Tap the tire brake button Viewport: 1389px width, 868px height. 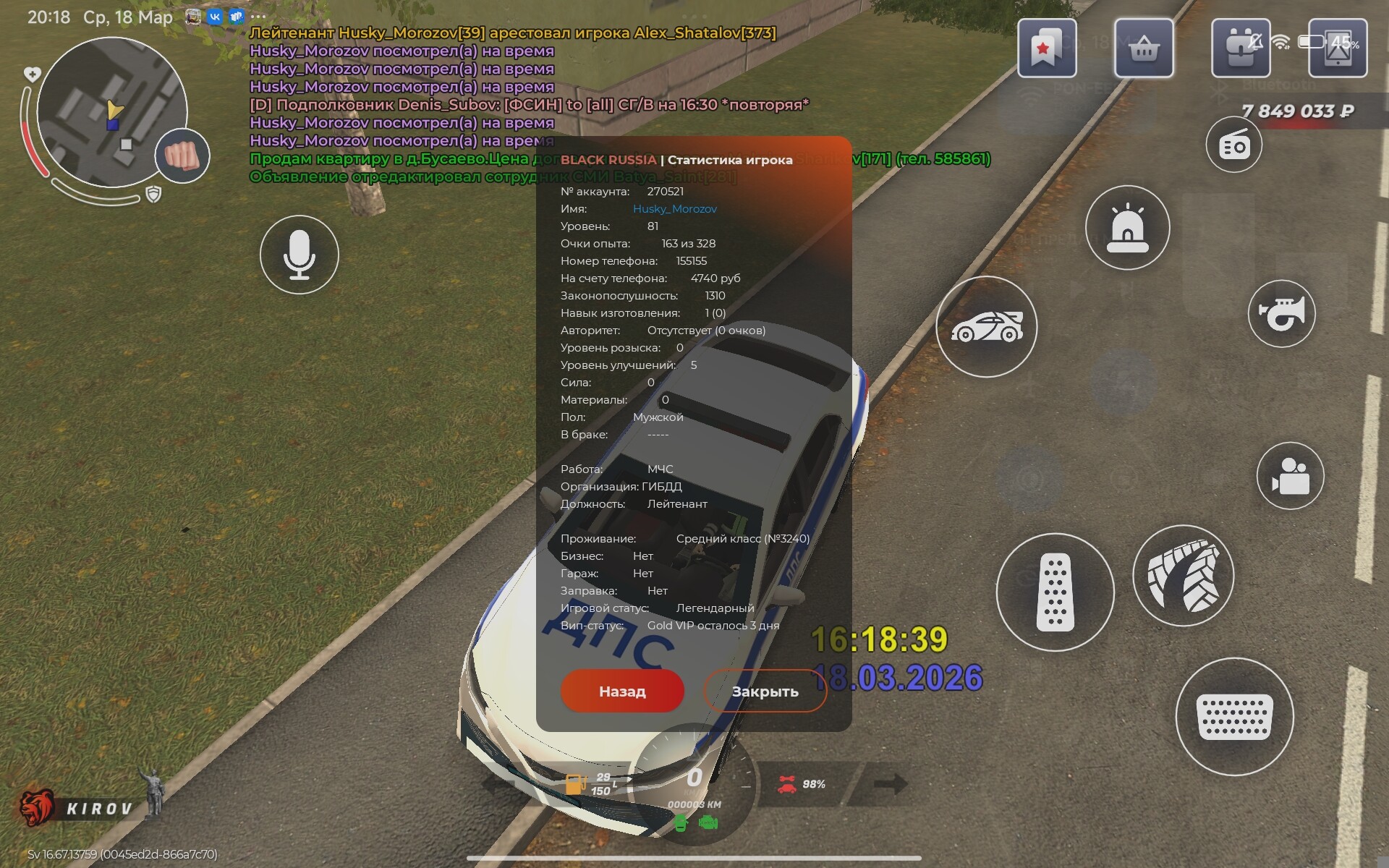(x=1183, y=576)
